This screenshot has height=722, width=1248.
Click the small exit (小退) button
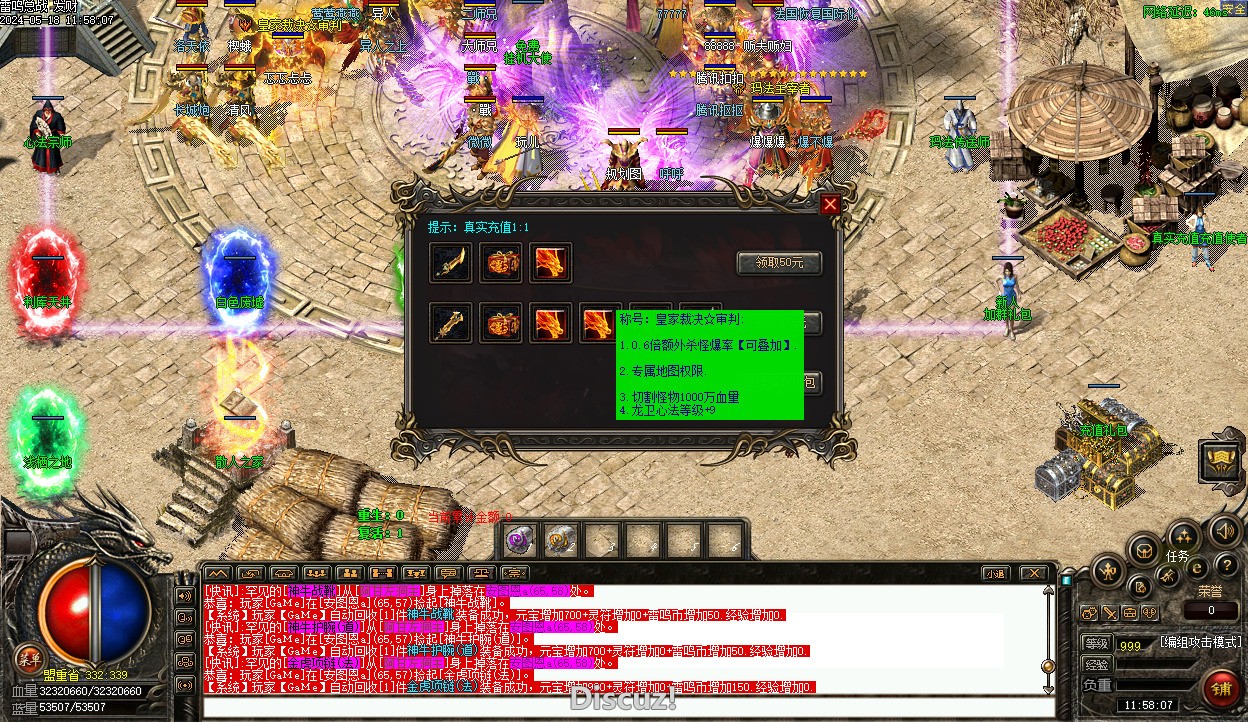point(994,573)
